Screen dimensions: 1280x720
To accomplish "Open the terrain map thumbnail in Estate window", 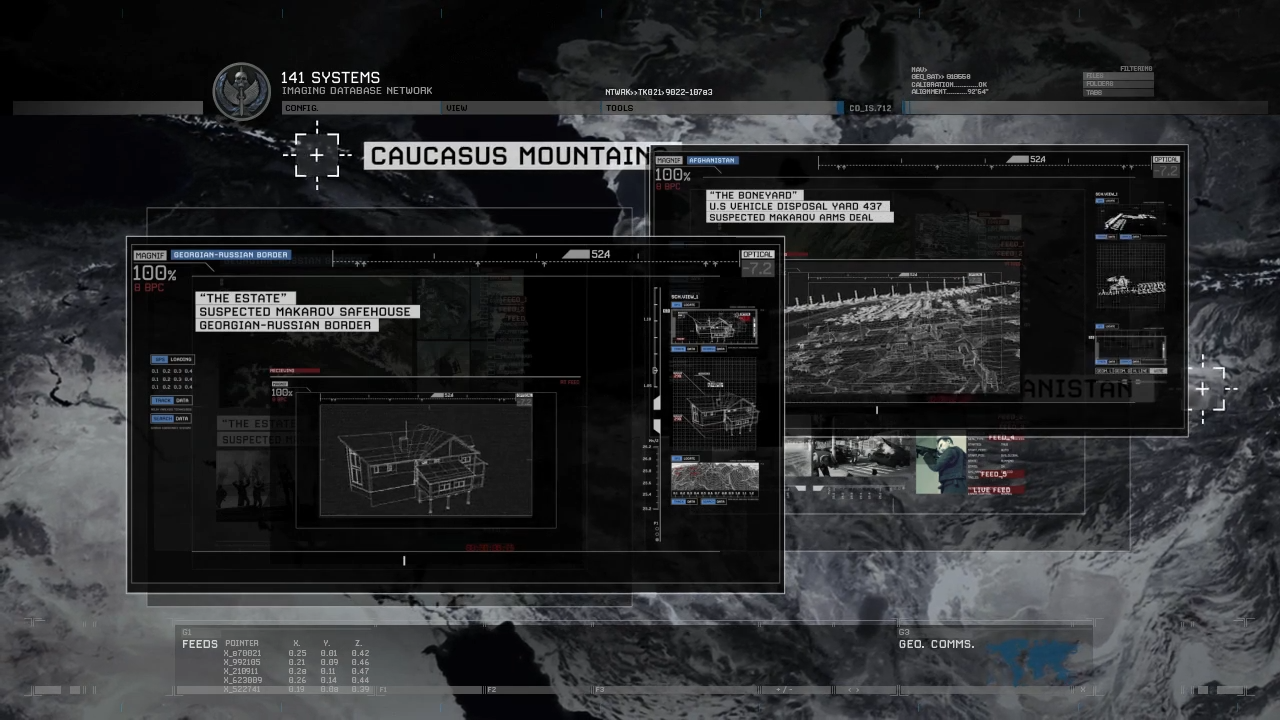I will [714, 478].
